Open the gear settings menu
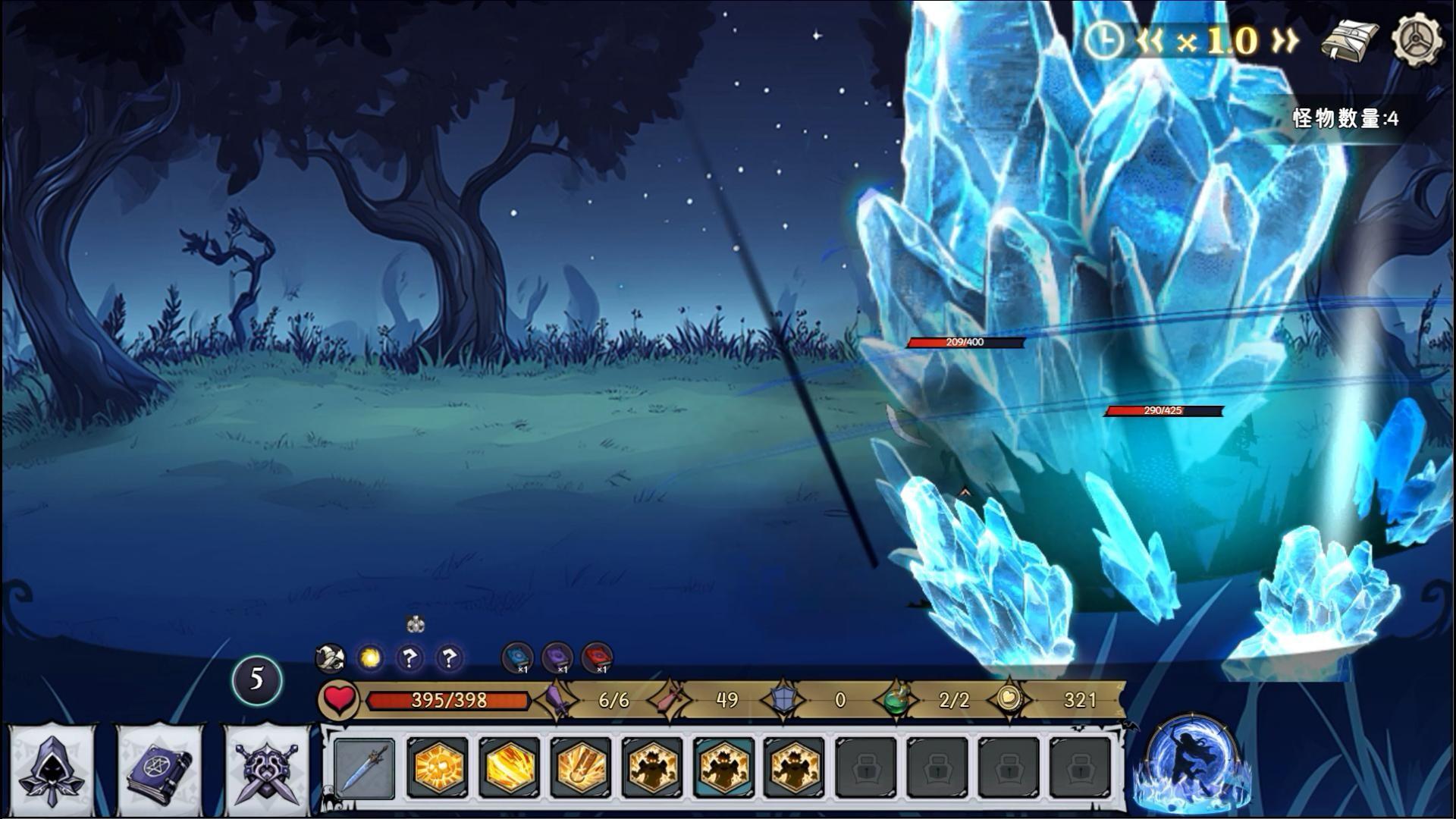 click(x=1416, y=39)
